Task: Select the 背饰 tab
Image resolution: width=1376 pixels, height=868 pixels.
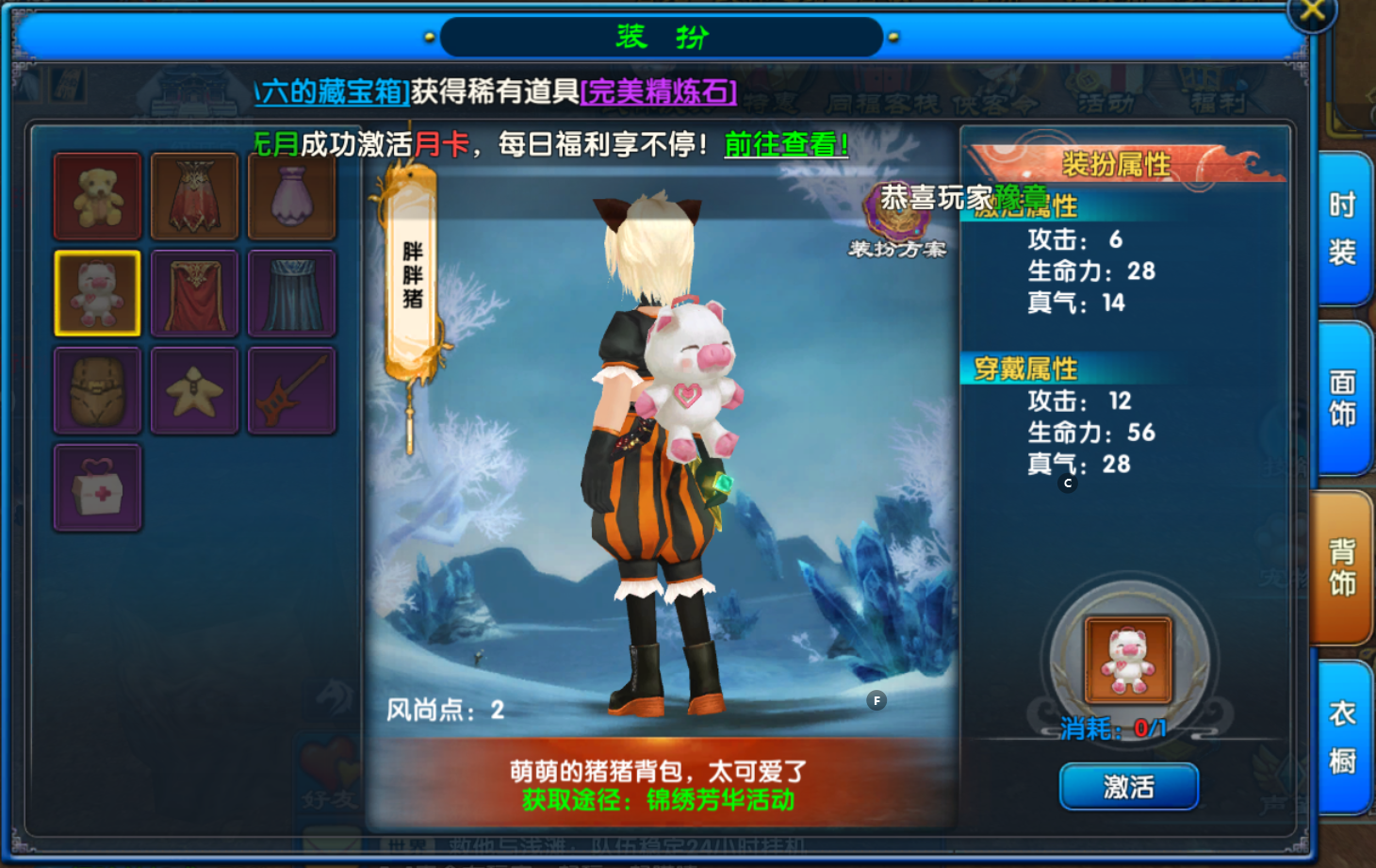Action: (x=1342, y=567)
